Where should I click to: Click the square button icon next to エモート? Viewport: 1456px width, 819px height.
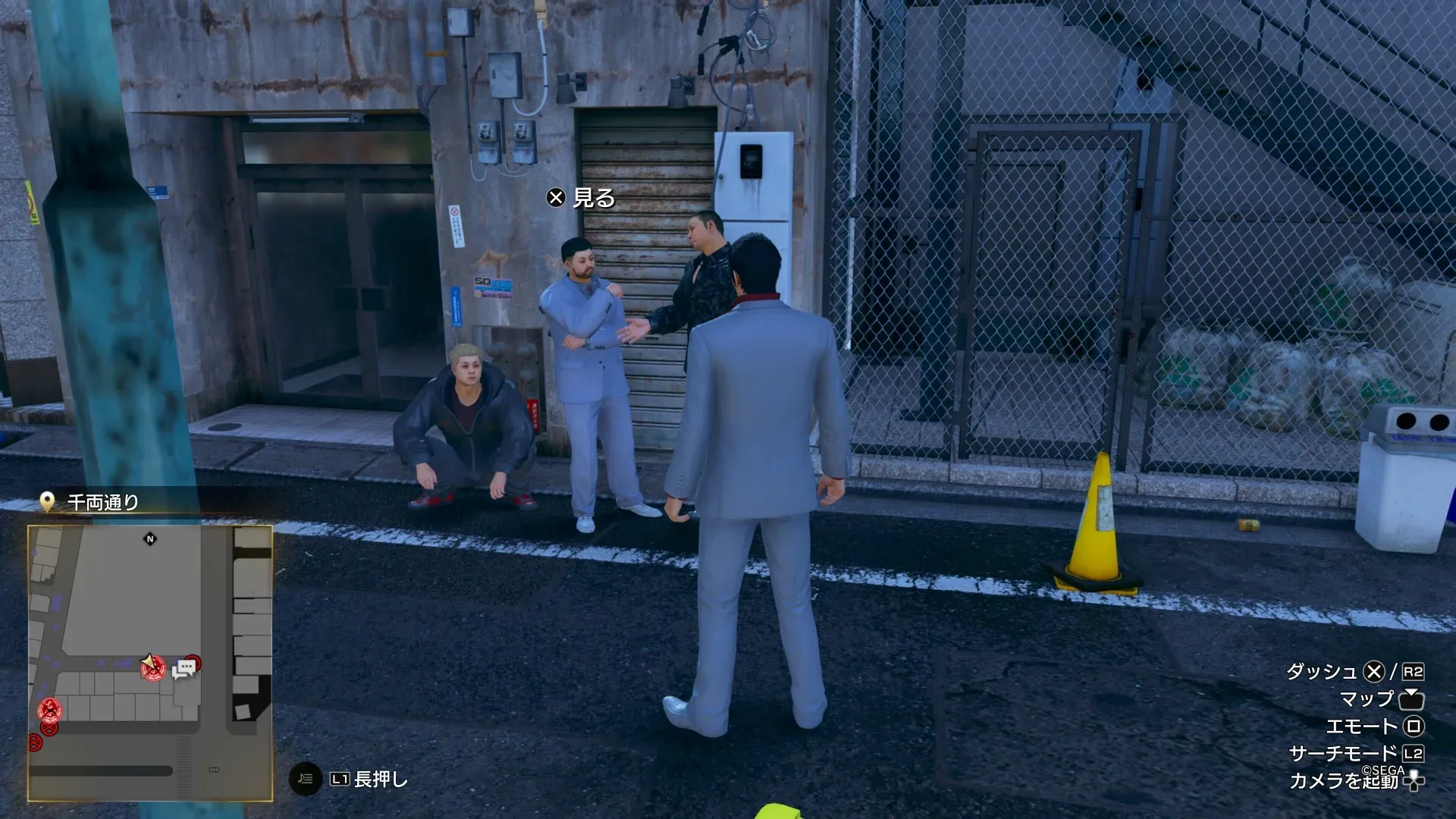tap(1414, 726)
